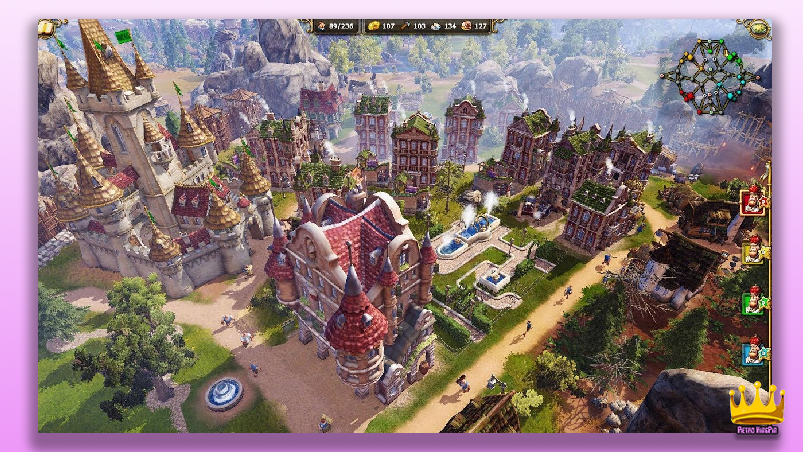Image resolution: width=803 pixels, height=452 pixels.
Task: Select the red-framed player portrait
Action: (752, 201)
